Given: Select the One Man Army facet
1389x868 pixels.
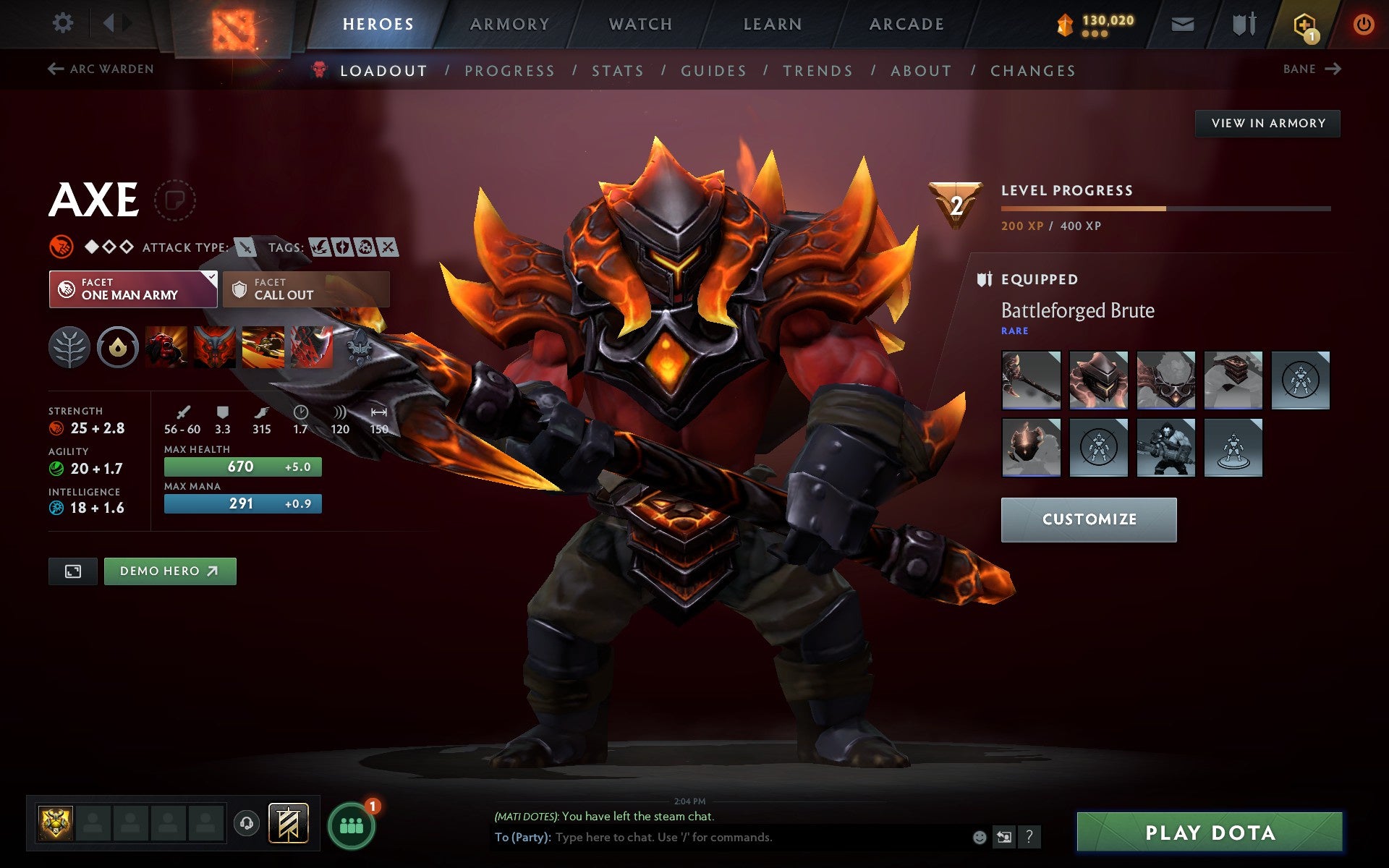Looking at the screenshot, I should pyautogui.click(x=132, y=289).
